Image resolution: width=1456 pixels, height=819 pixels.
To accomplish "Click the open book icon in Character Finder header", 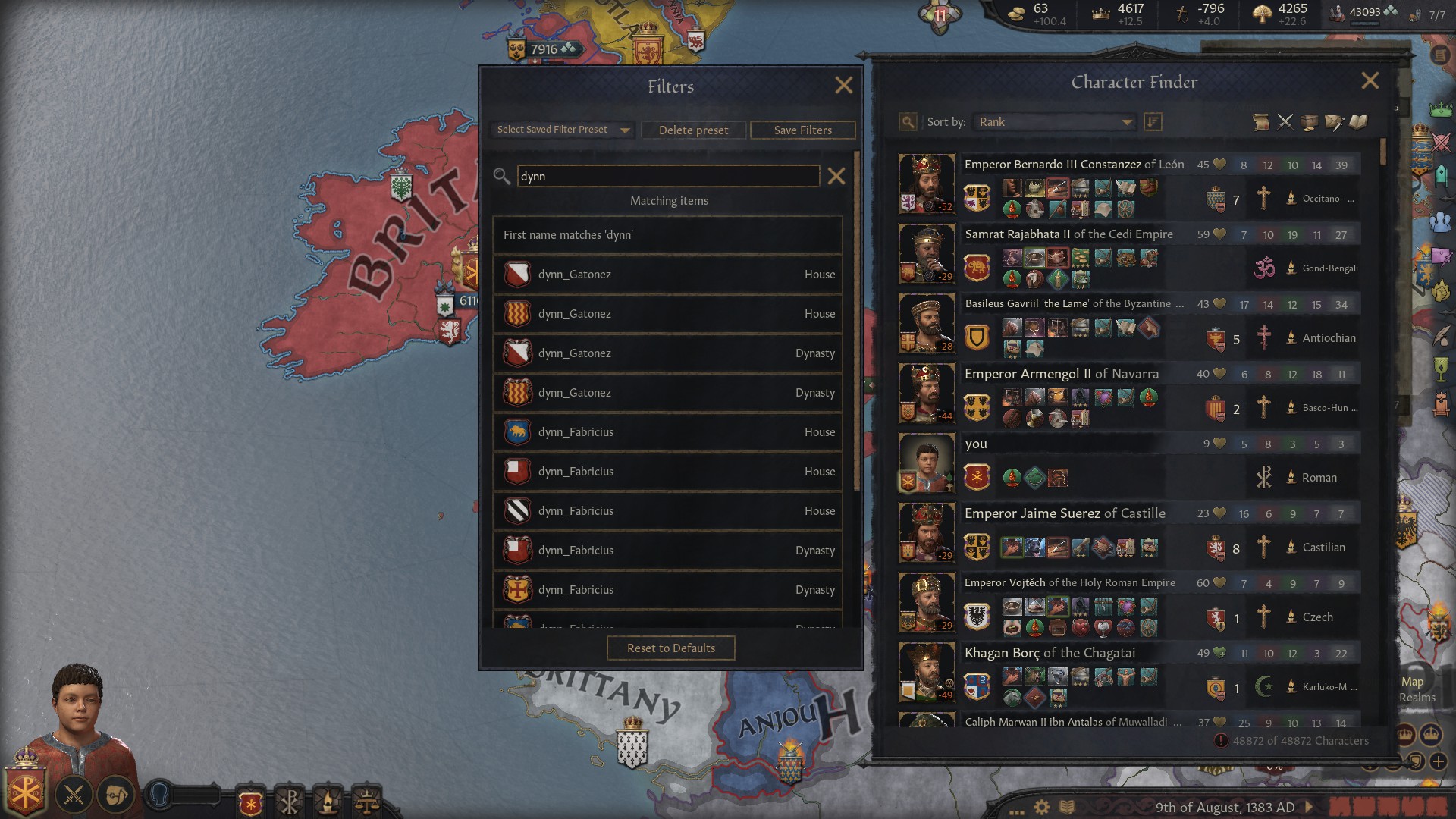I will pyautogui.click(x=1358, y=121).
